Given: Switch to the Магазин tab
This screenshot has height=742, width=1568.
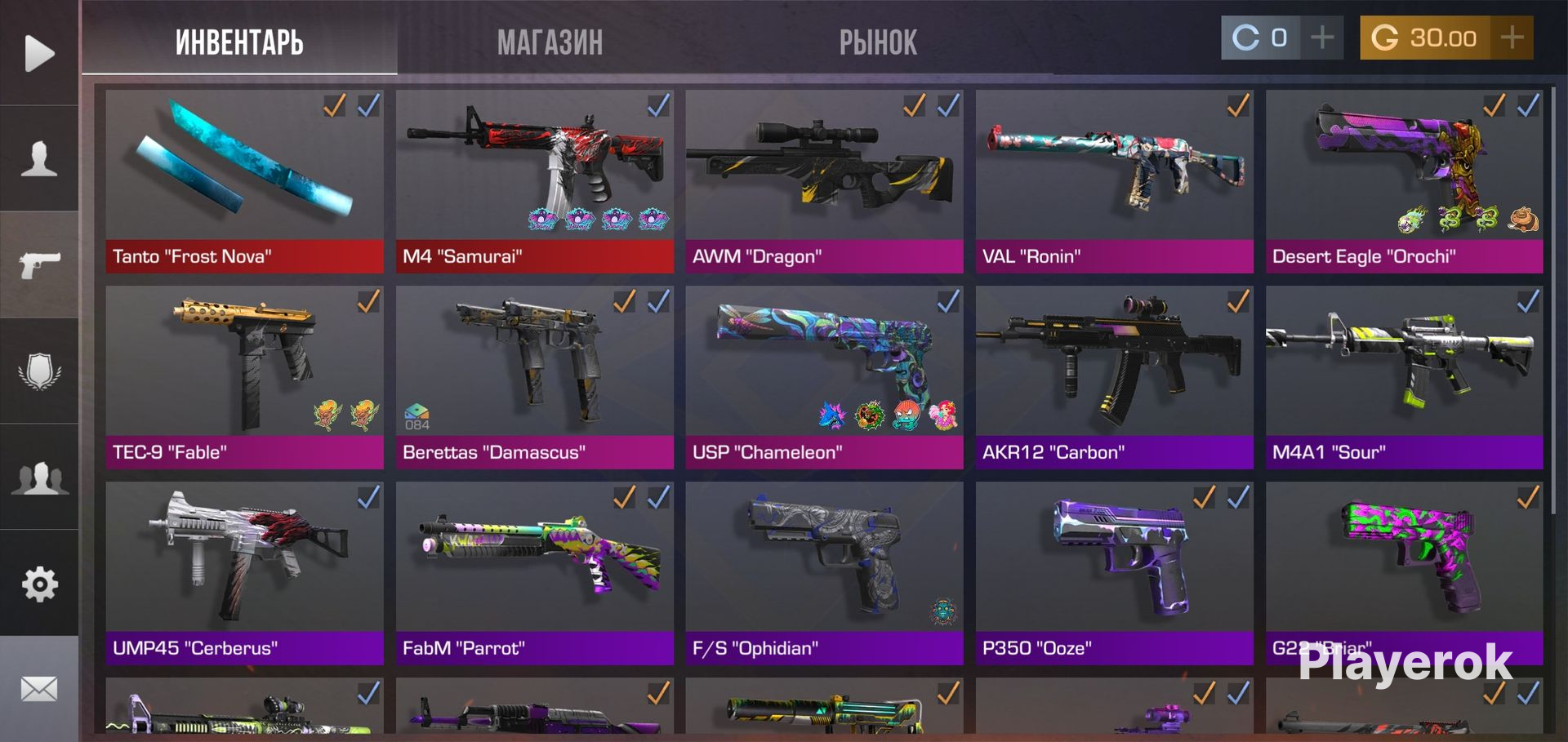Looking at the screenshot, I should pos(550,42).
